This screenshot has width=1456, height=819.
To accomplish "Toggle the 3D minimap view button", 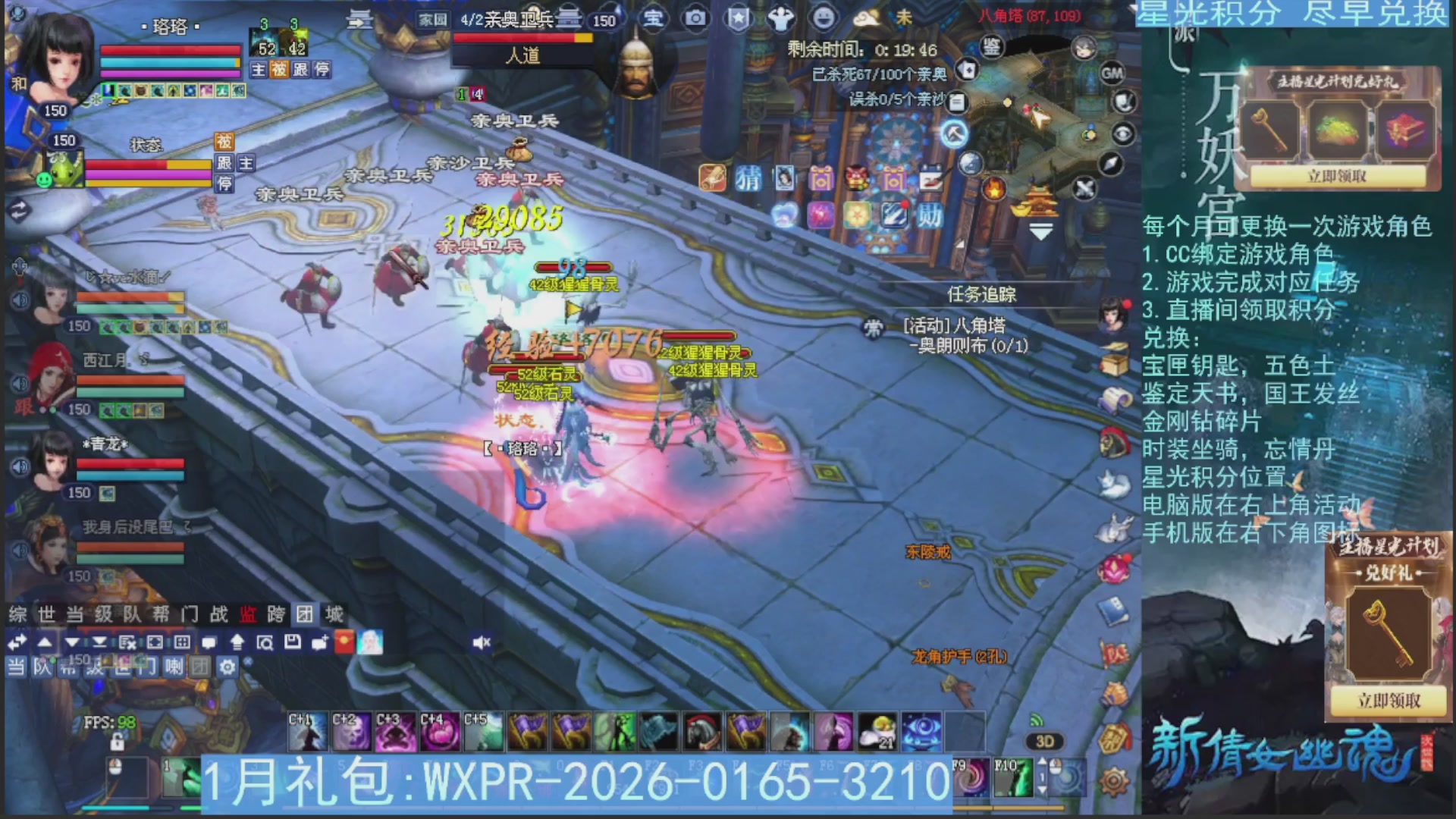I will [1045, 742].
